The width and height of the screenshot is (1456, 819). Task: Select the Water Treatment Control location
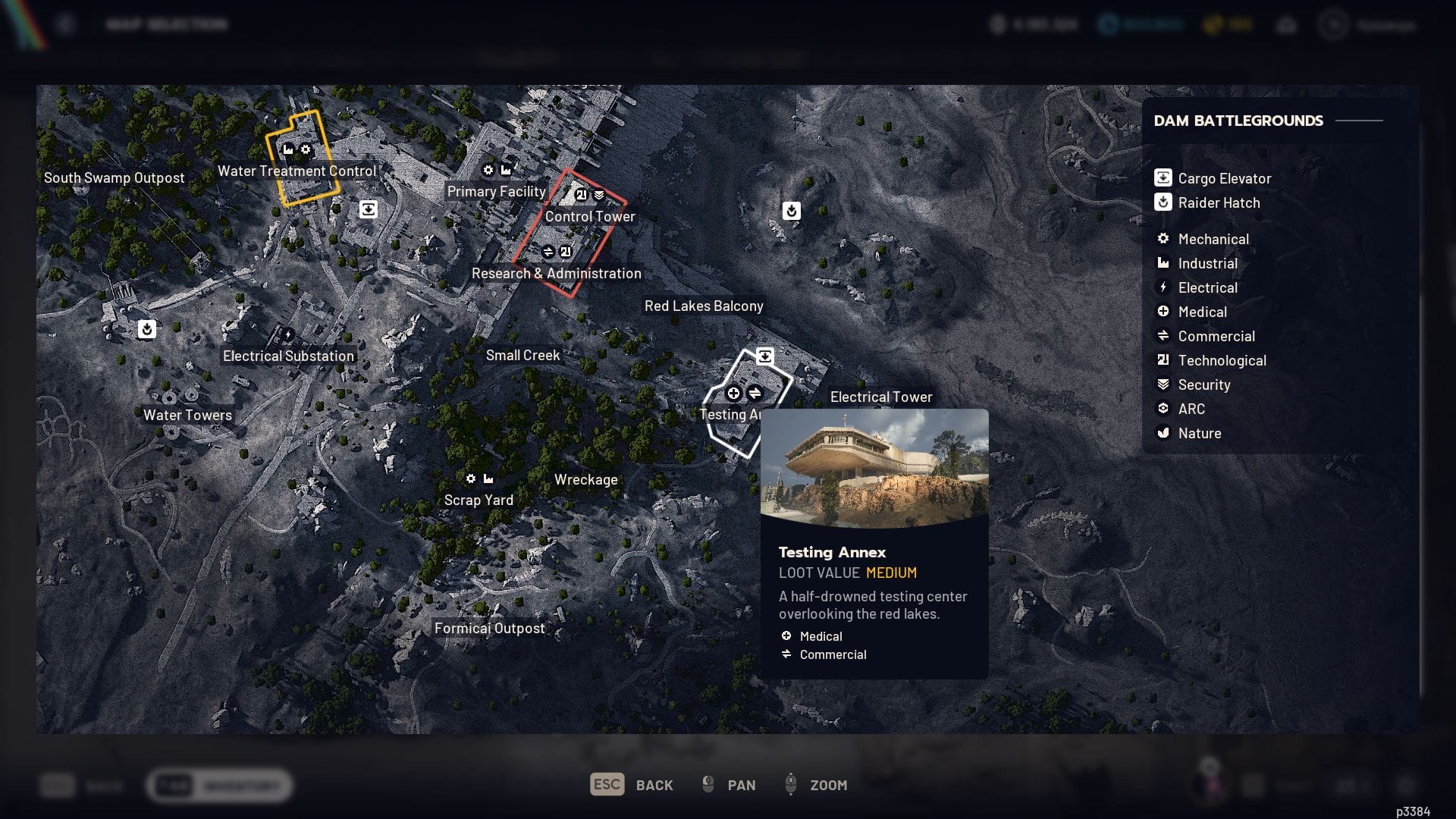297,171
